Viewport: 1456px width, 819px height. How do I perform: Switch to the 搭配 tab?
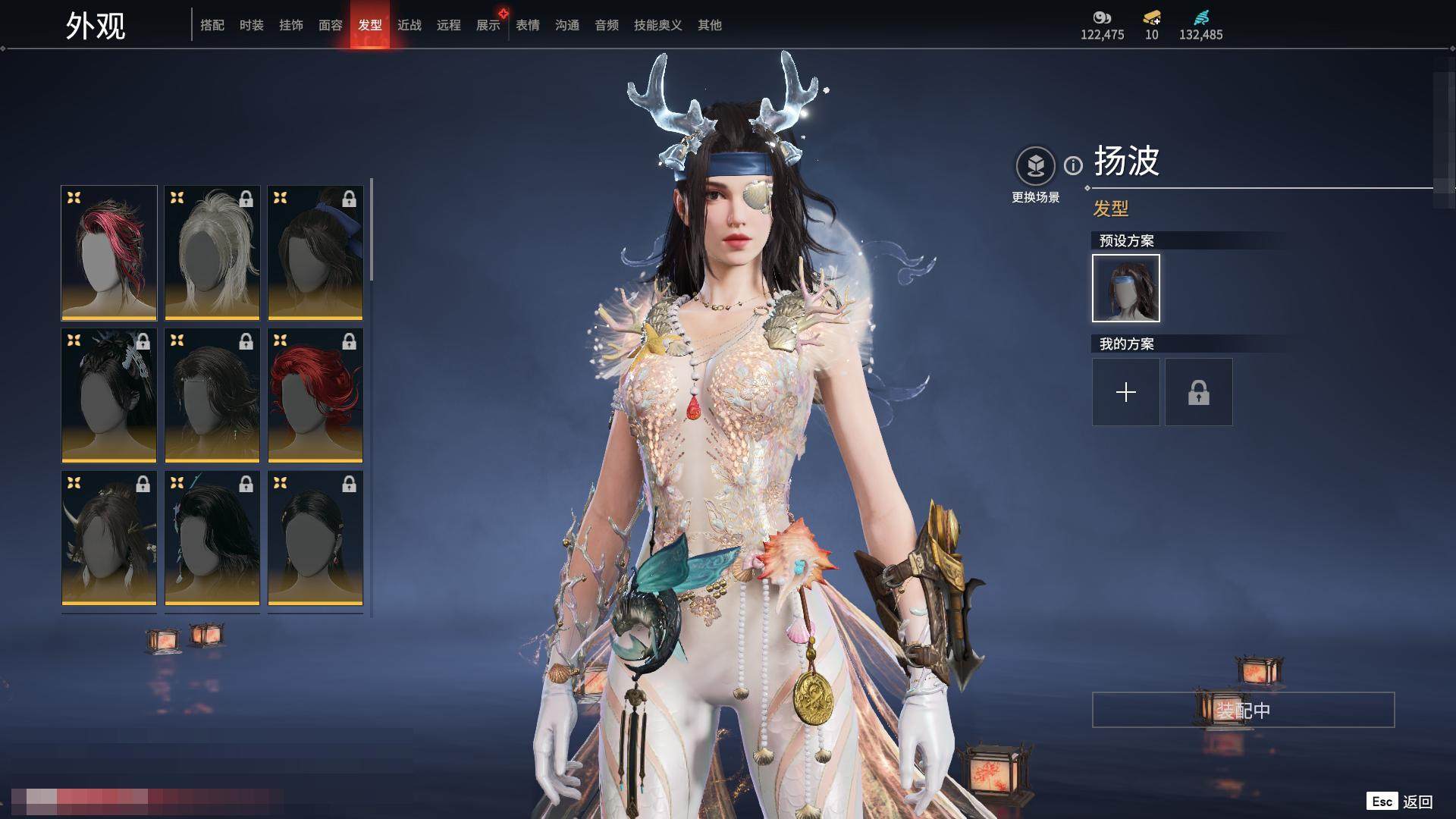point(212,26)
